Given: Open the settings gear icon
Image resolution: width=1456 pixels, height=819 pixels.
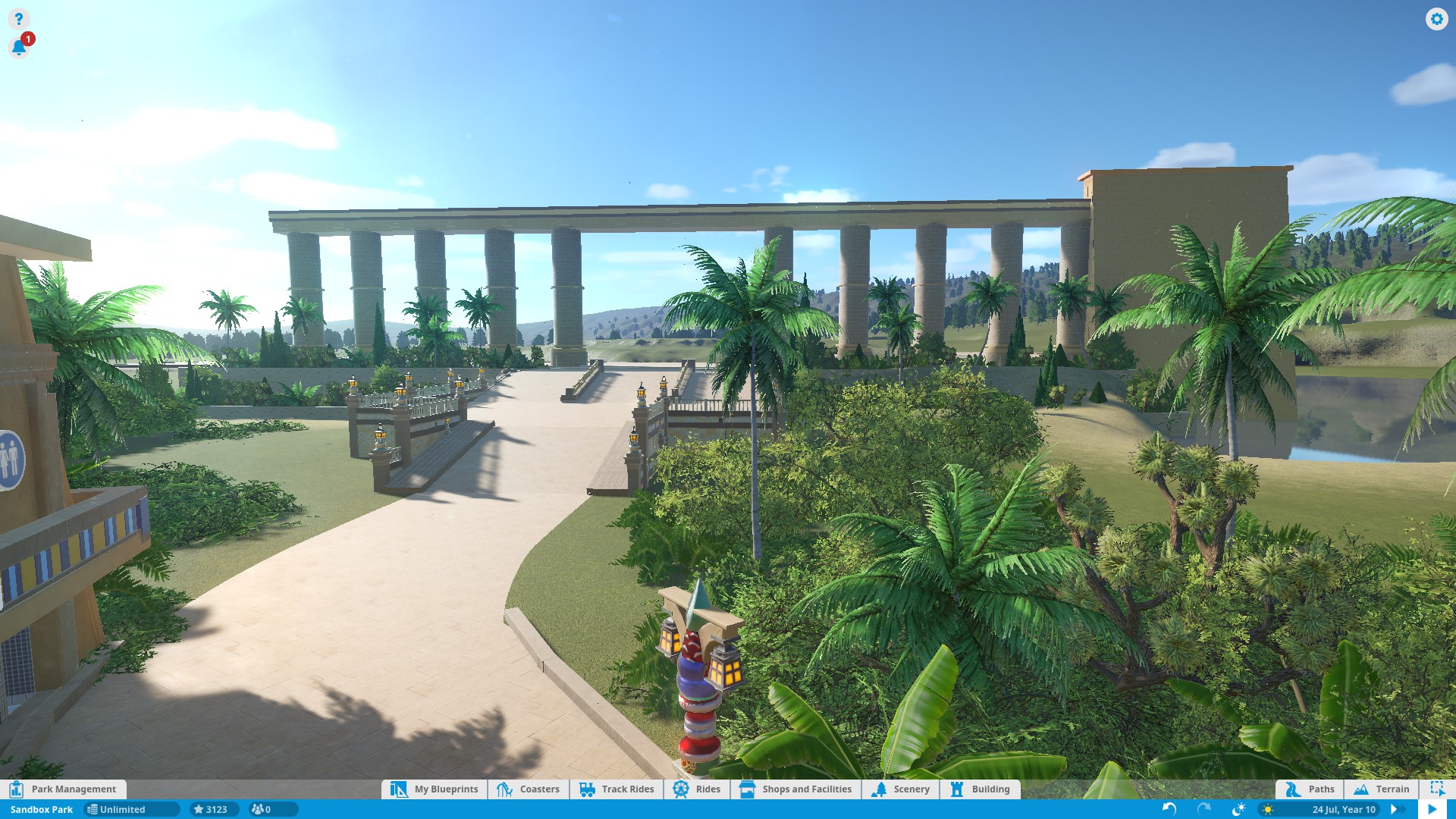Looking at the screenshot, I should [x=1436, y=19].
